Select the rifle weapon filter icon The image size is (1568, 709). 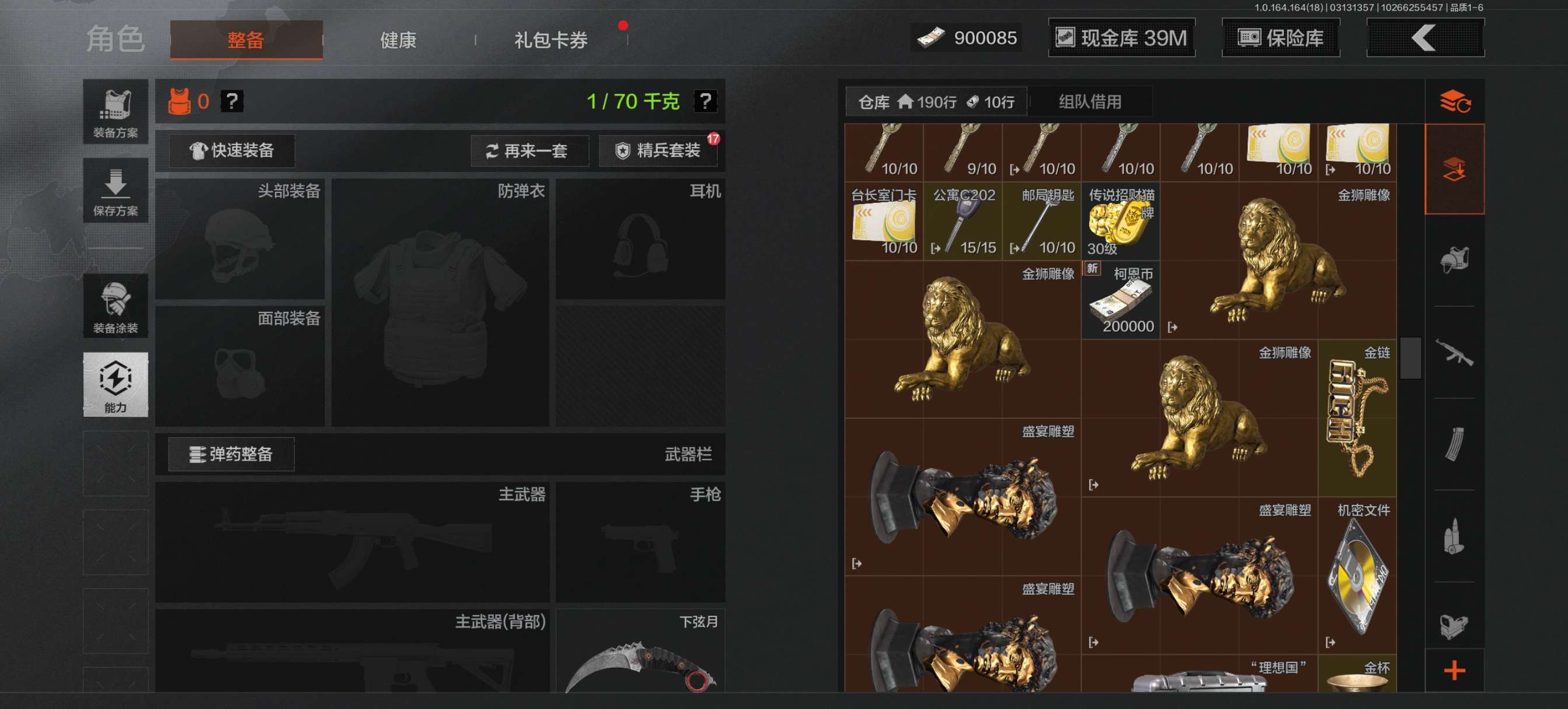point(1455,356)
